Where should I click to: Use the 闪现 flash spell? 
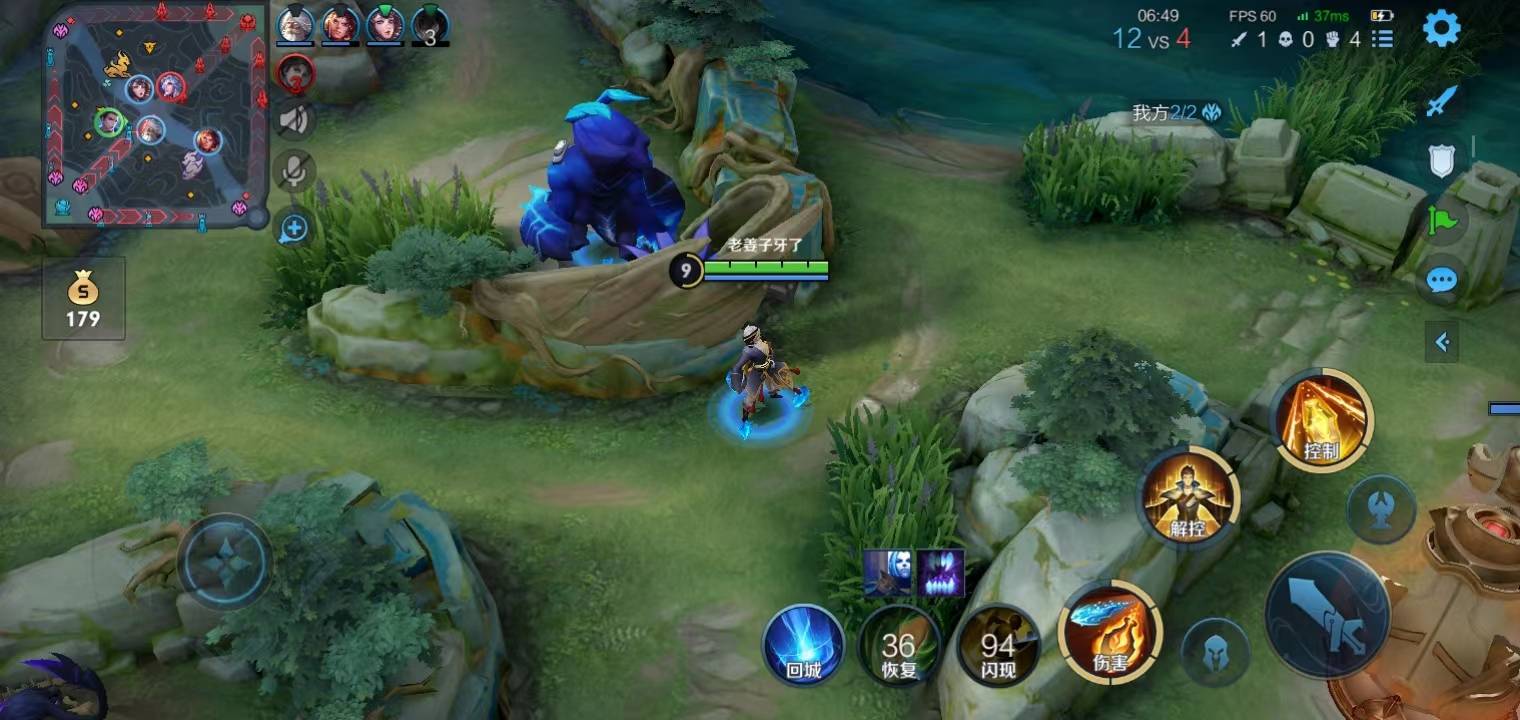coord(997,645)
